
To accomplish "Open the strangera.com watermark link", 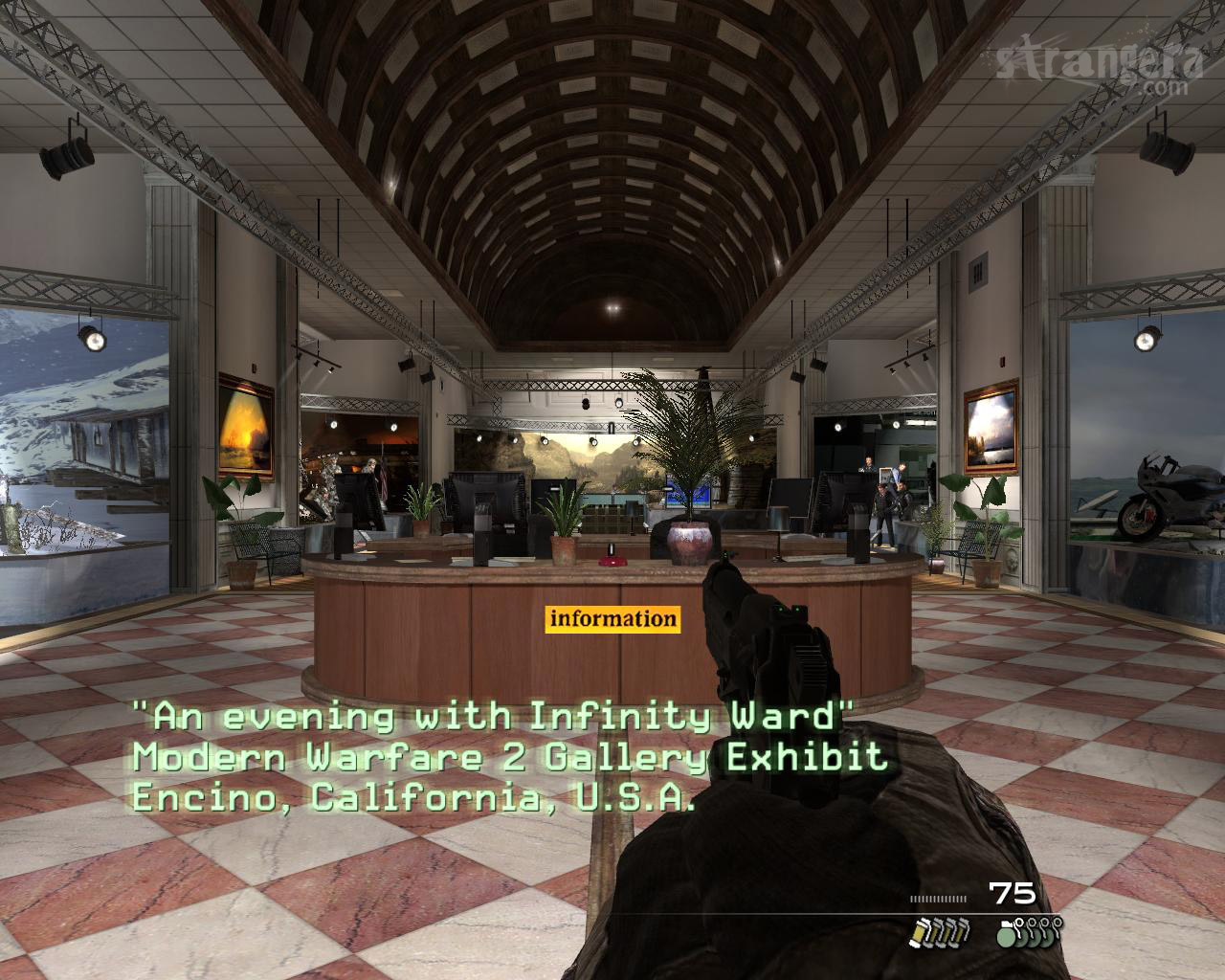I will [1101, 65].
